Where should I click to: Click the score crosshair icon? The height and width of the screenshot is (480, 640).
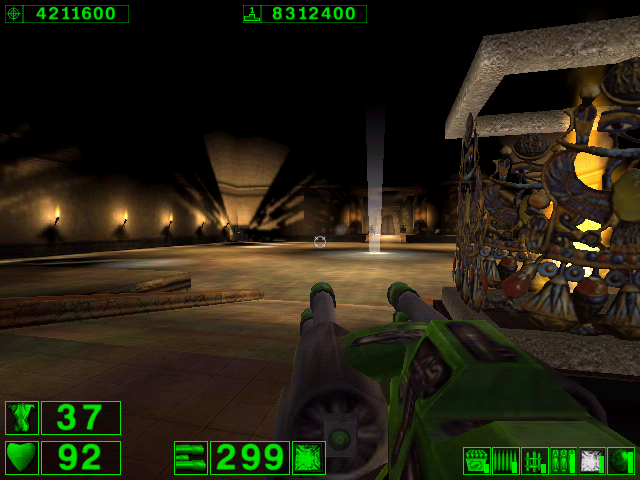coord(14,14)
